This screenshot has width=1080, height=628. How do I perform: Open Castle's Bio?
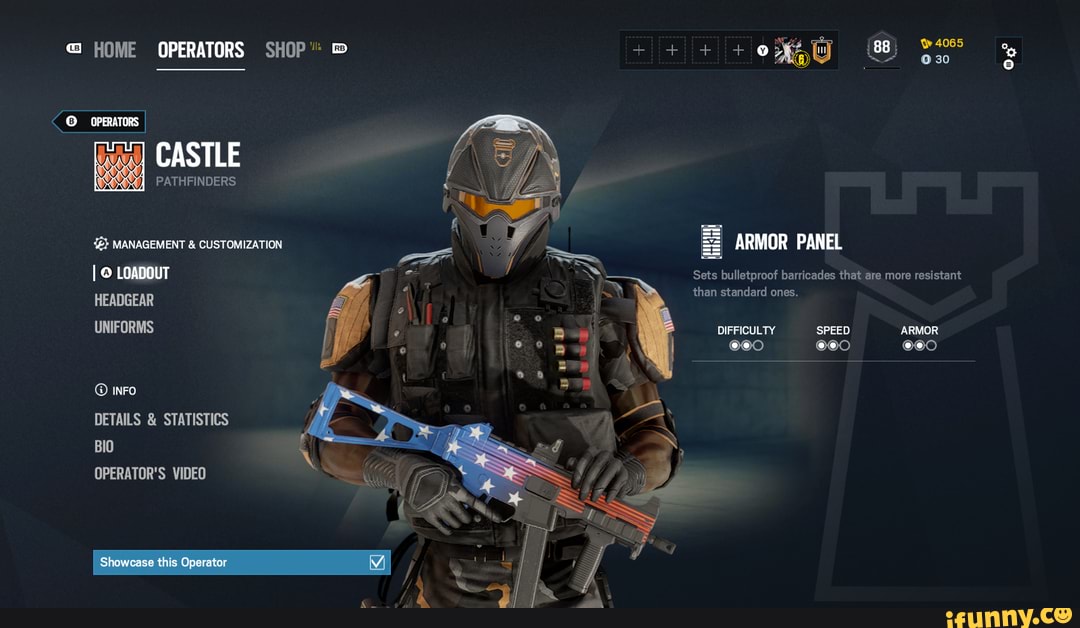click(x=104, y=446)
